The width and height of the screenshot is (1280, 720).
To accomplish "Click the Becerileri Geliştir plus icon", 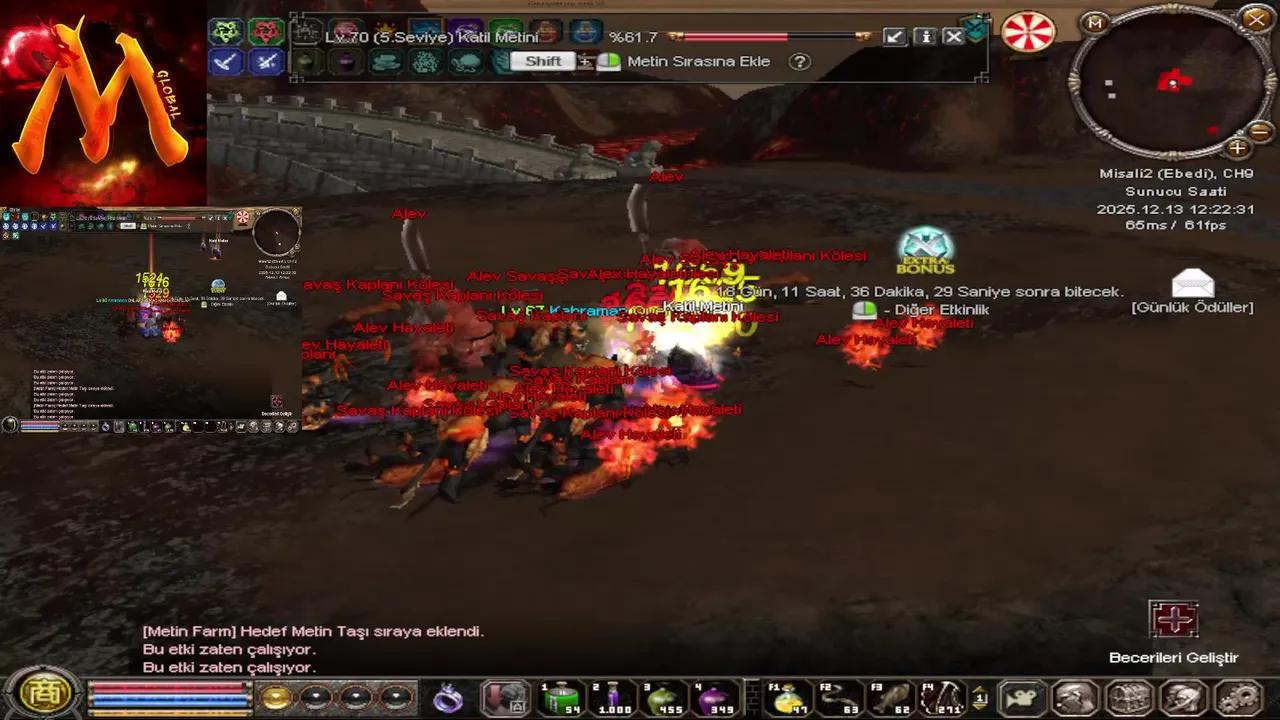I will pyautogui.click(x=1174, y=619).
